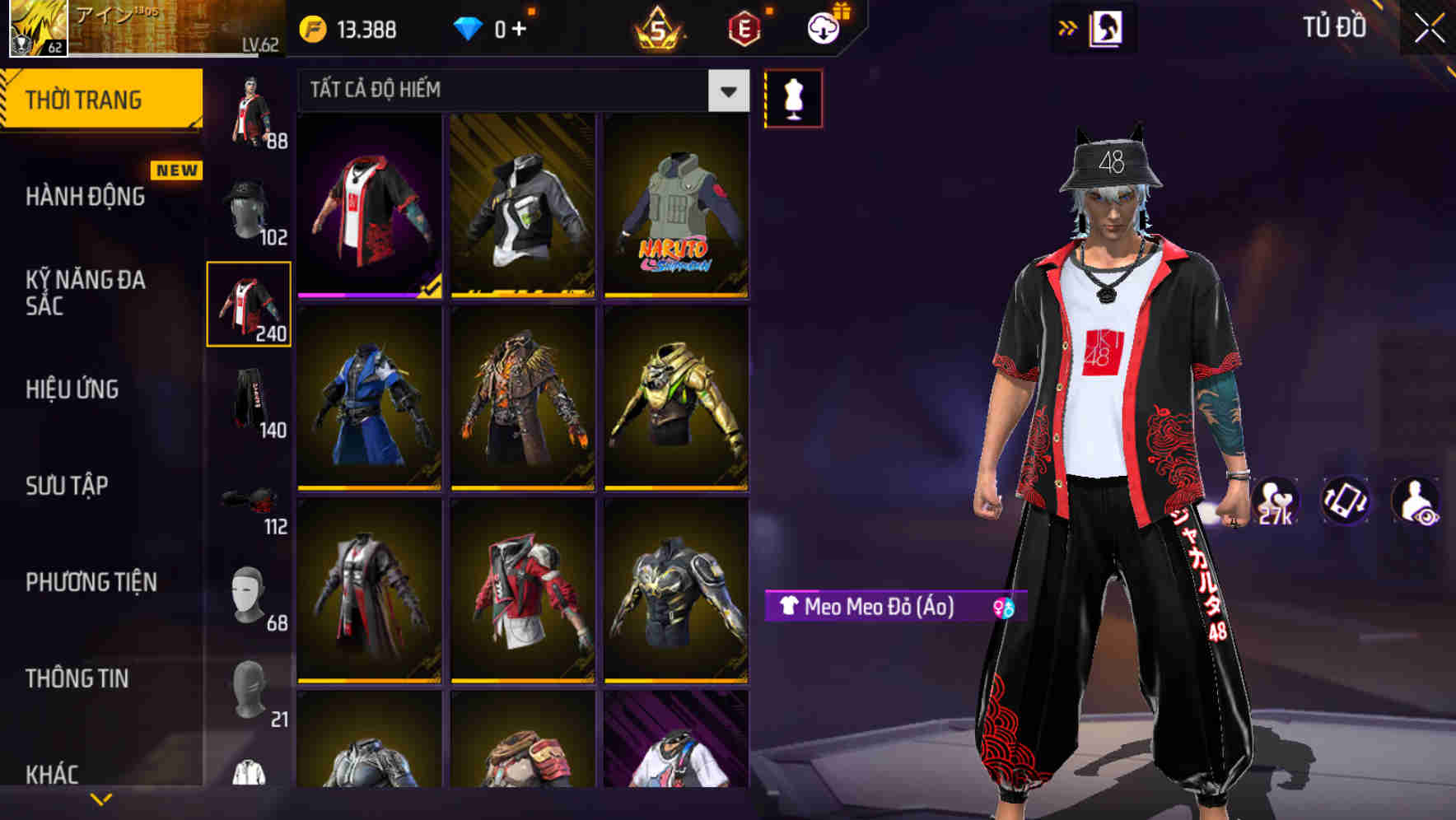Switch to the HÀNH ĐỘNG tab
The width and height of the screenshot is (1456, 820).
click(85, 197)
